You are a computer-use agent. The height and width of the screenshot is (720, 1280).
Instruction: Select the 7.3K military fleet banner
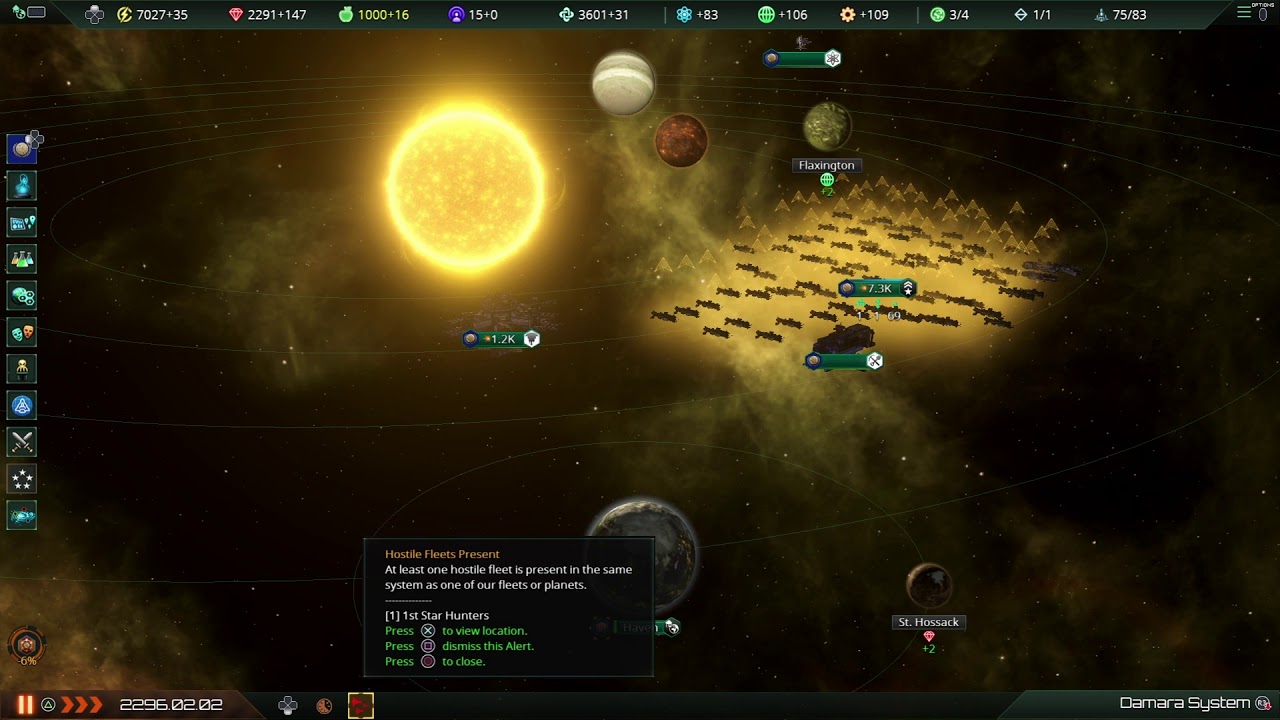pyautogui.click(x=876, y=289)
